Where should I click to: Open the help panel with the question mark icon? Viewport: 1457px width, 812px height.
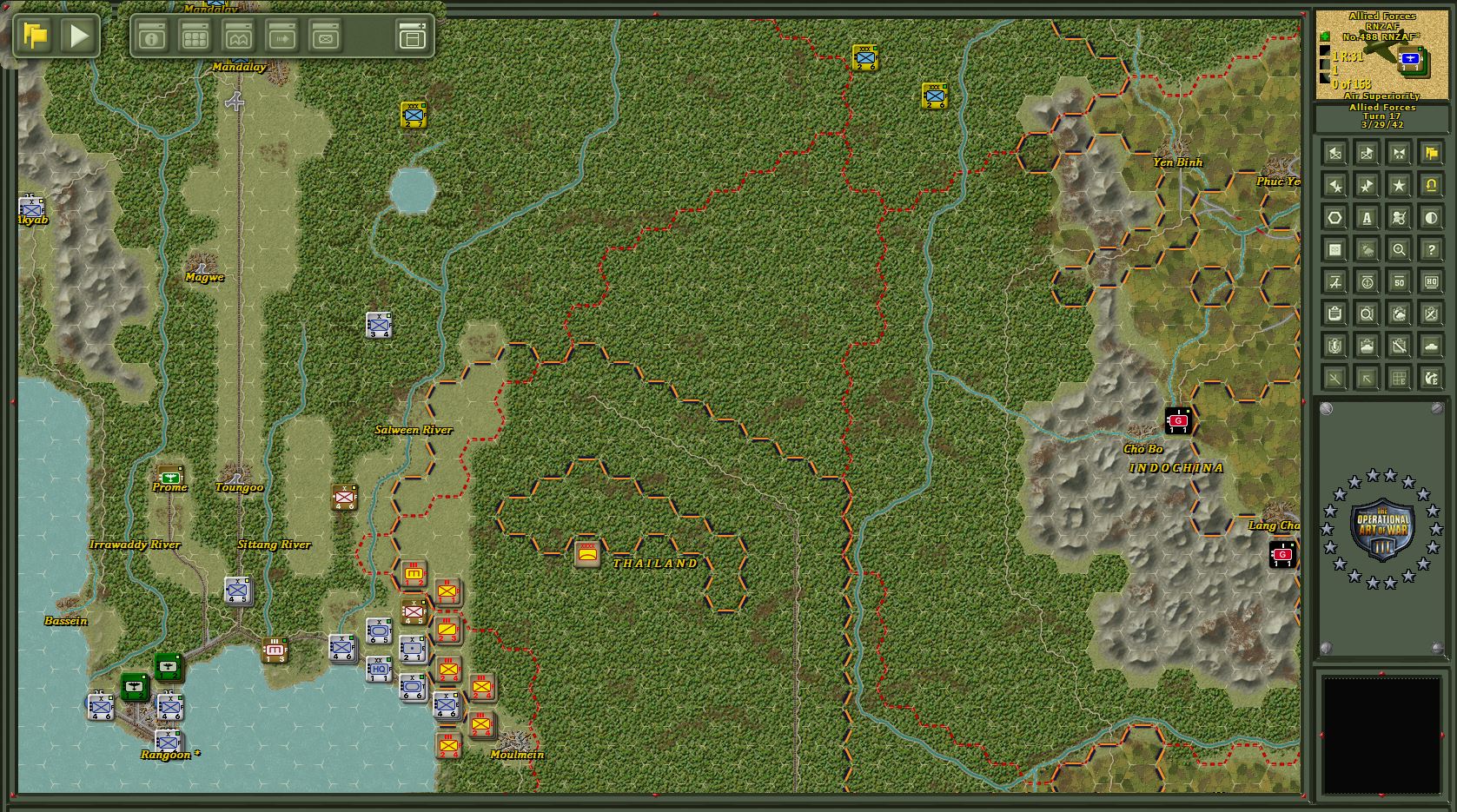click(x=1432, y=250)
